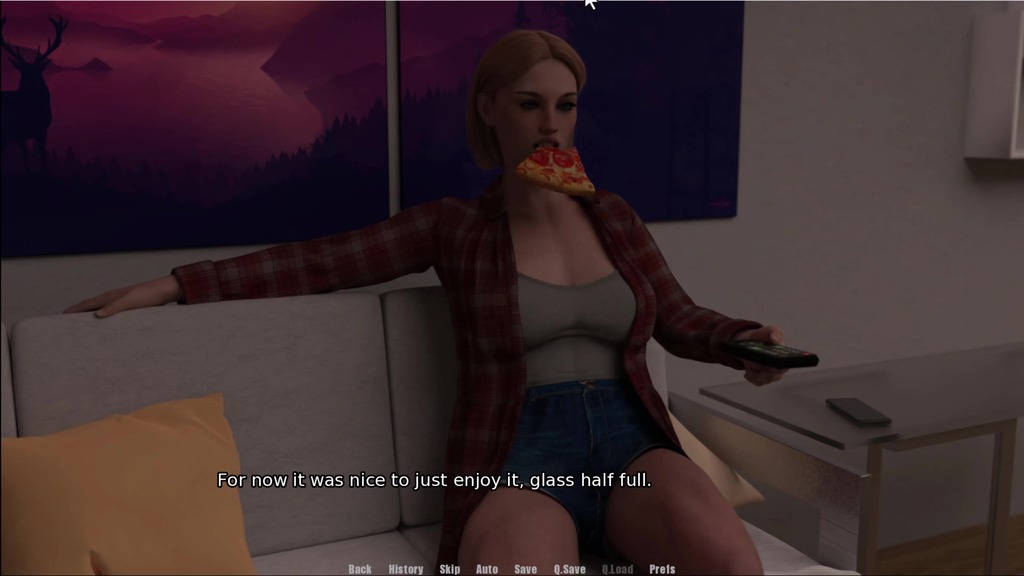Open the Prefs settings menu
This screenshot has height=576, width=1024.
pos(662,569)
